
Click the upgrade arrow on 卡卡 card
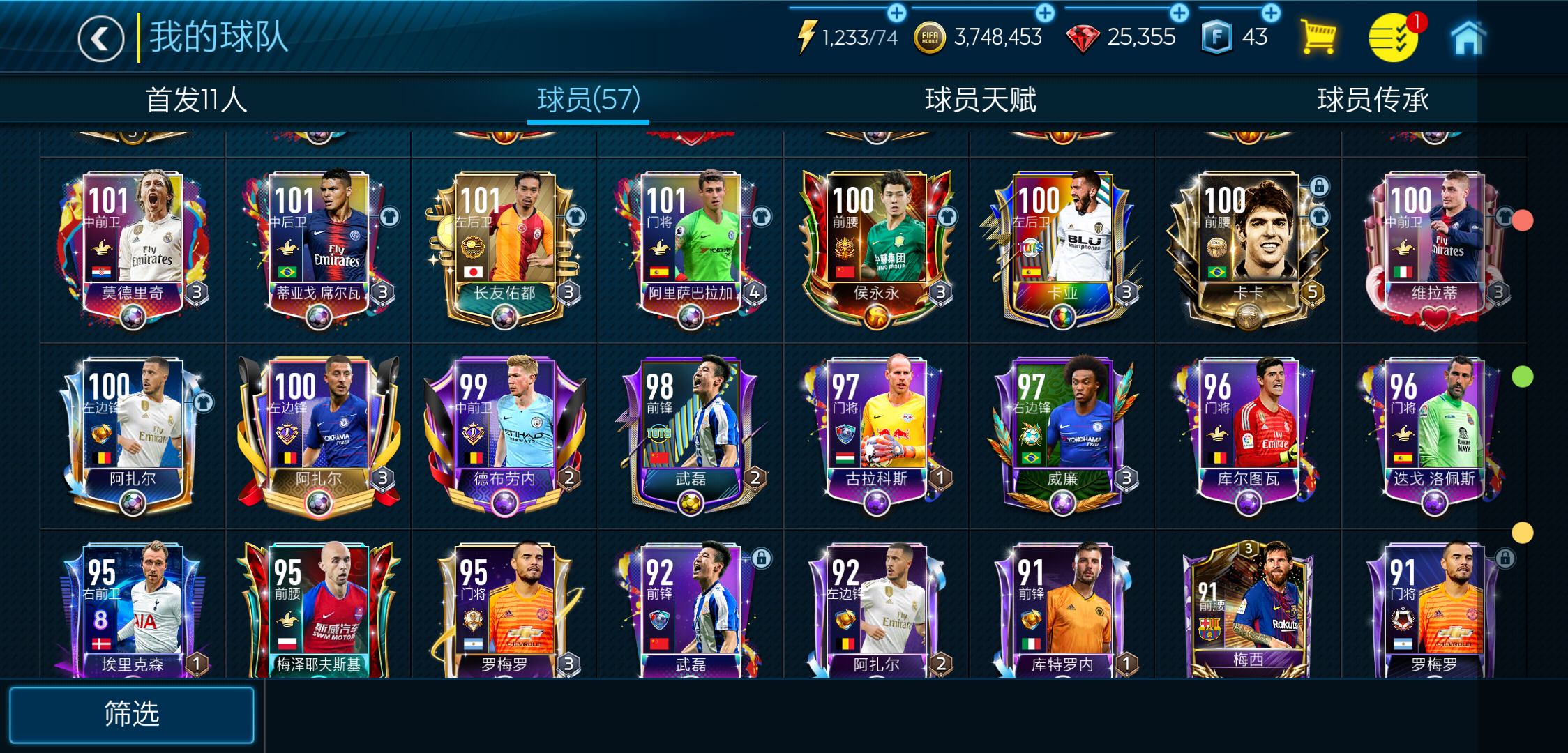pos(1320,216)
